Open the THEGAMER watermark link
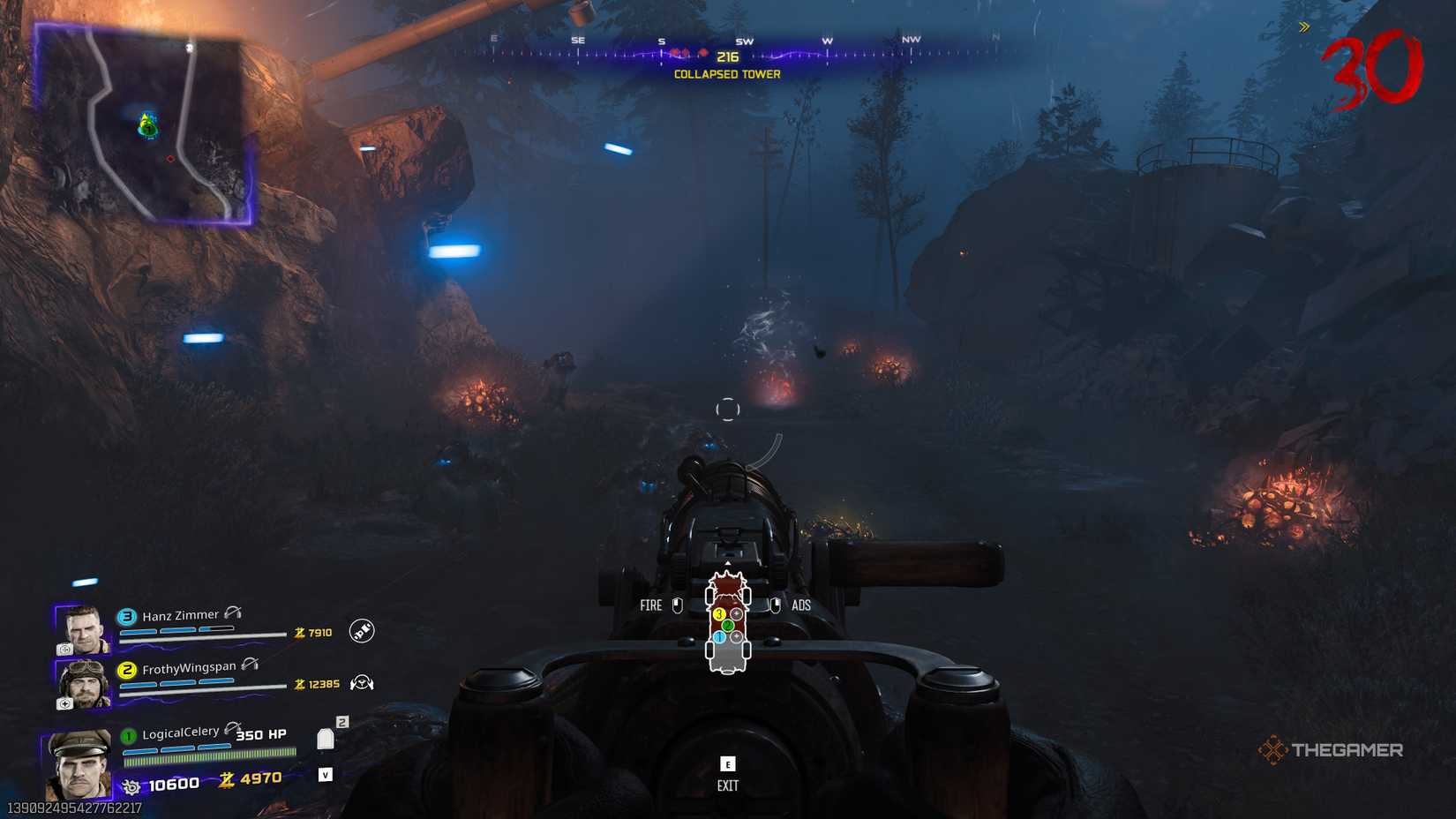1456x819 pixels. pyautogui.click(x=1334, y=749)
